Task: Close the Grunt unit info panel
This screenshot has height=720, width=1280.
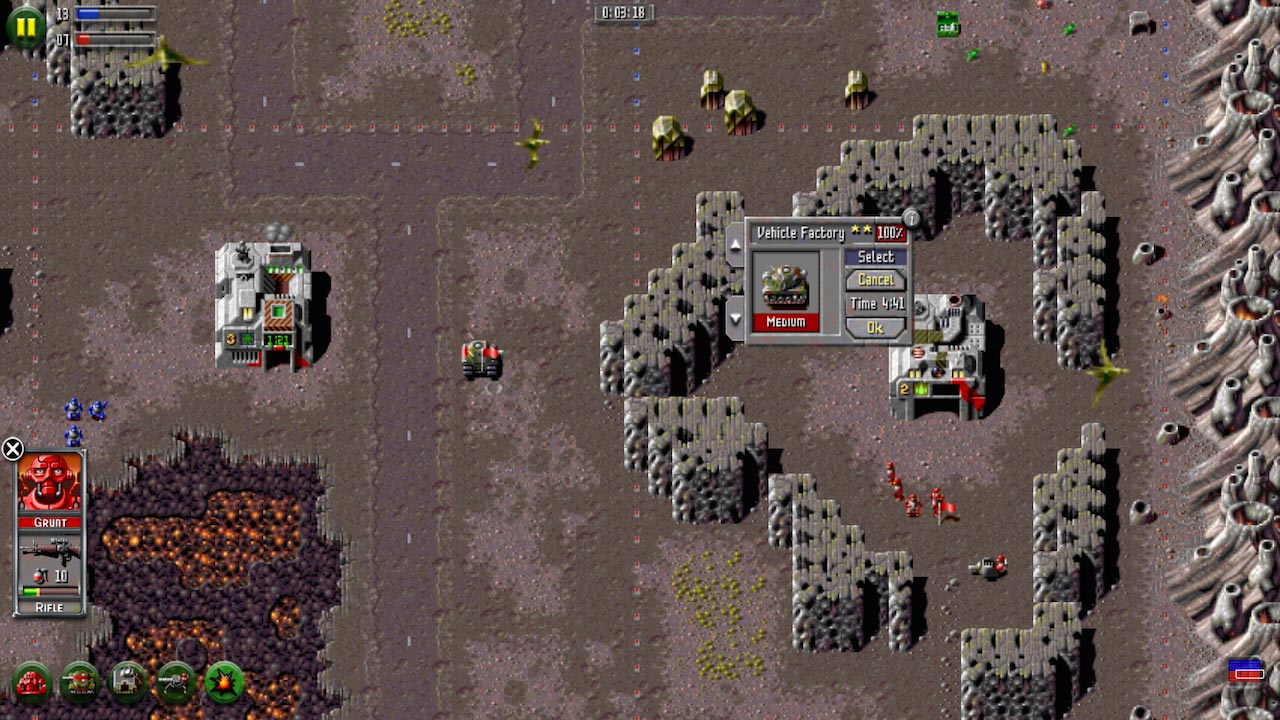Action: click(x=11, y=450)
